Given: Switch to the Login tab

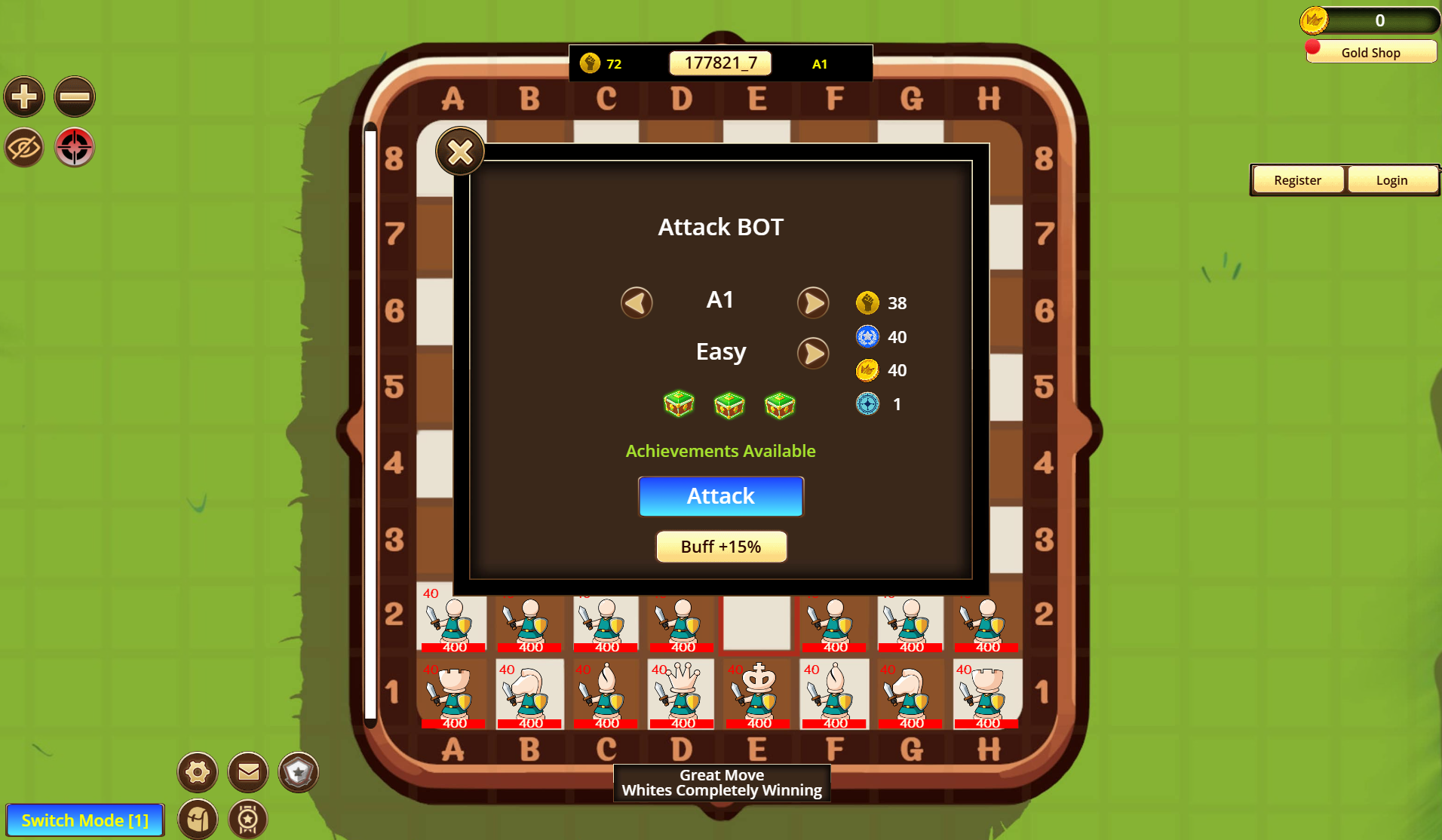Looking at the screenshot, I should (1392, 179).
